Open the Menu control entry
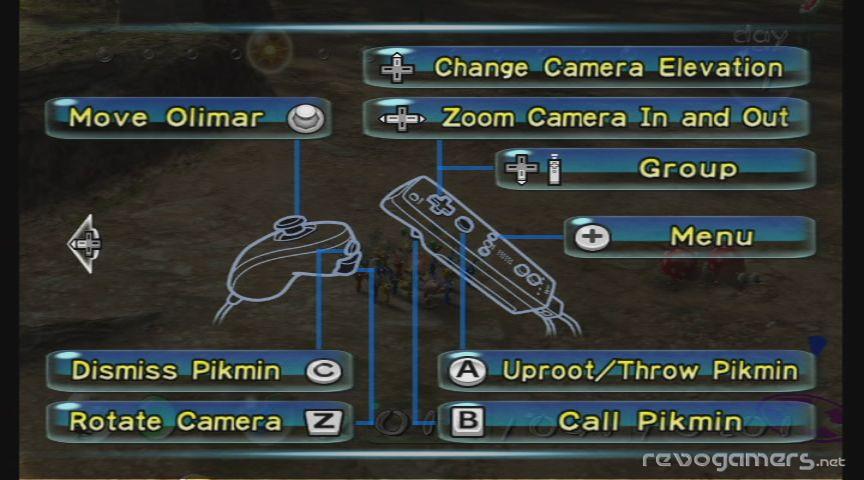 click(x=690, y=237)
